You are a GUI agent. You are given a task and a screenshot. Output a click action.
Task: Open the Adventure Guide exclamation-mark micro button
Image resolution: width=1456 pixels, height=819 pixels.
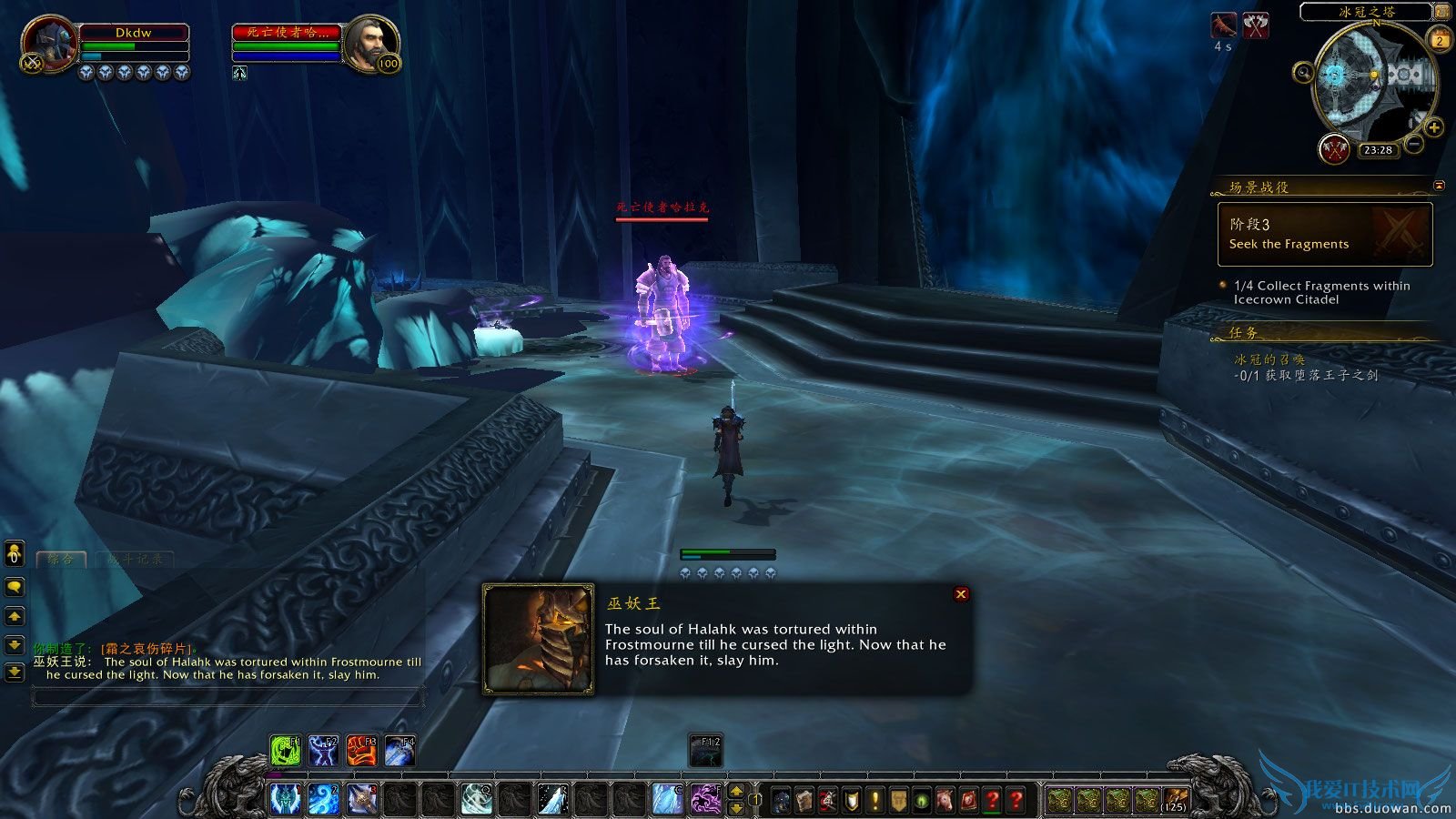pos(876,801)
